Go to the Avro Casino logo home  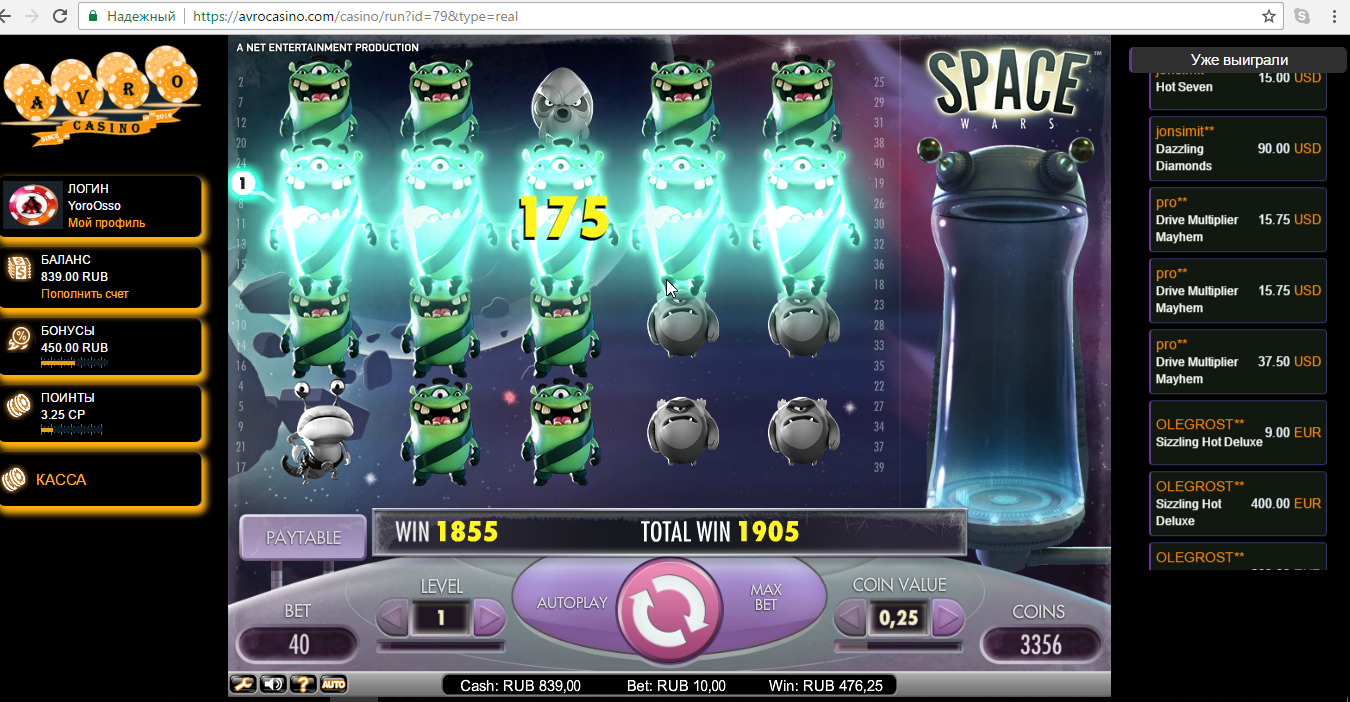coord(100,96)
